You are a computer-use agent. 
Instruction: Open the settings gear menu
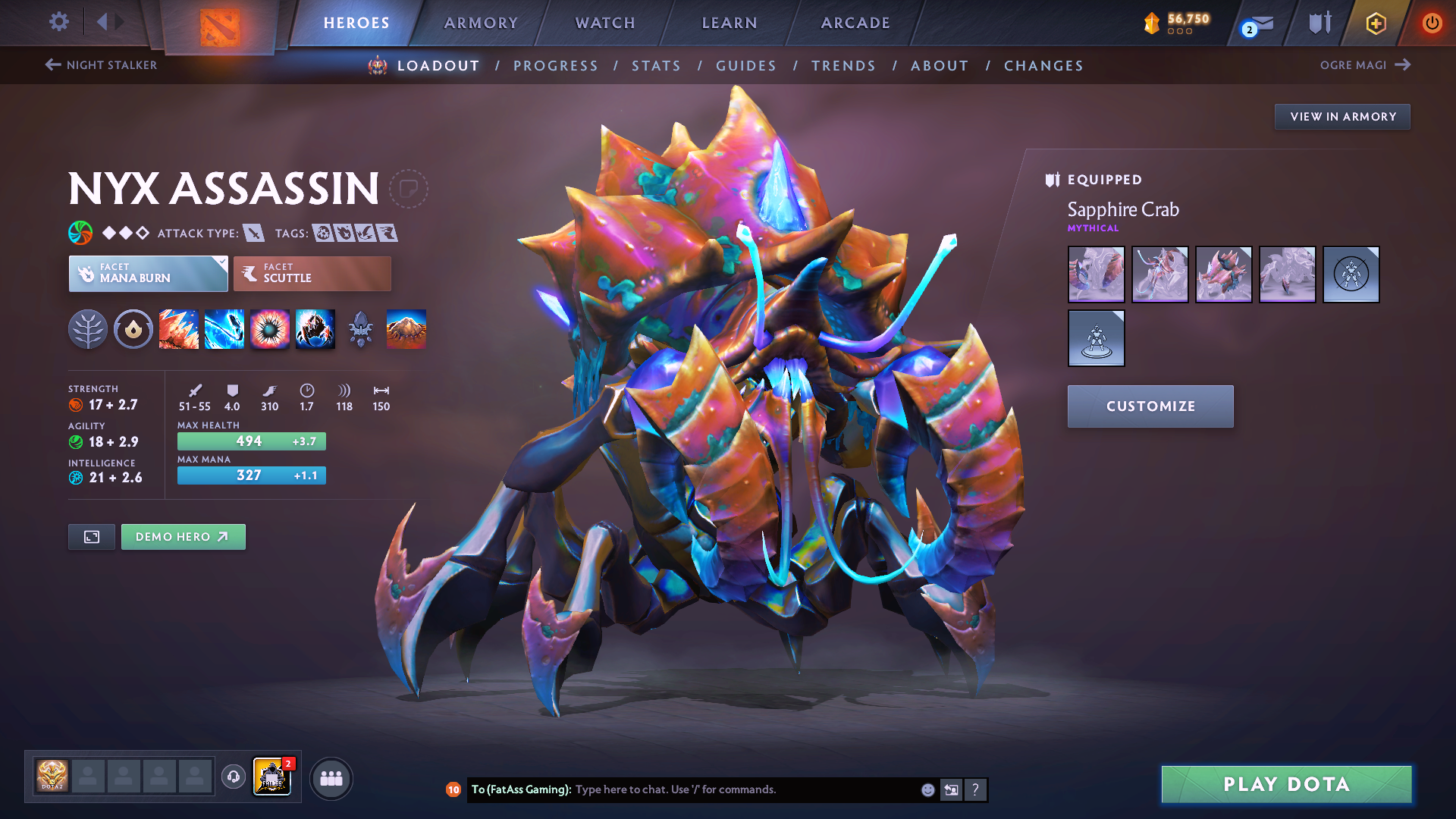pos(58,22)
